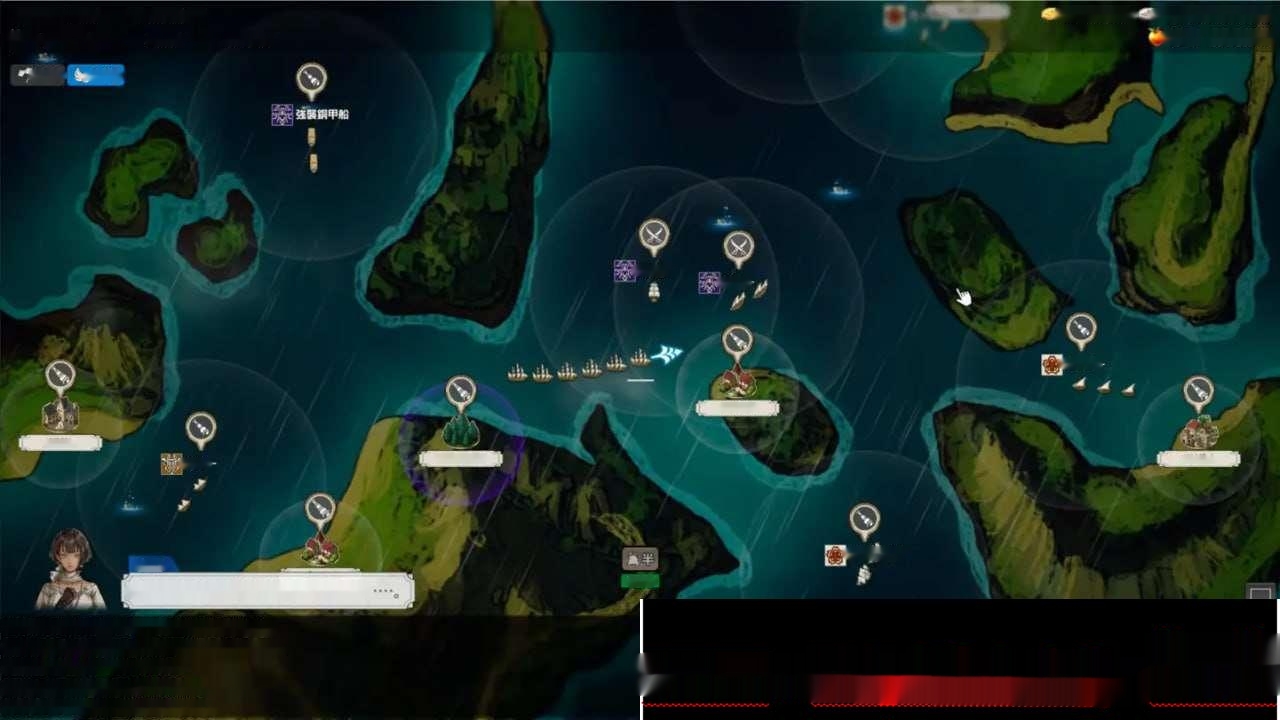Click the nameplate banner under the central town
Viewport: 1280px width, 720px height.
[738, 407]
